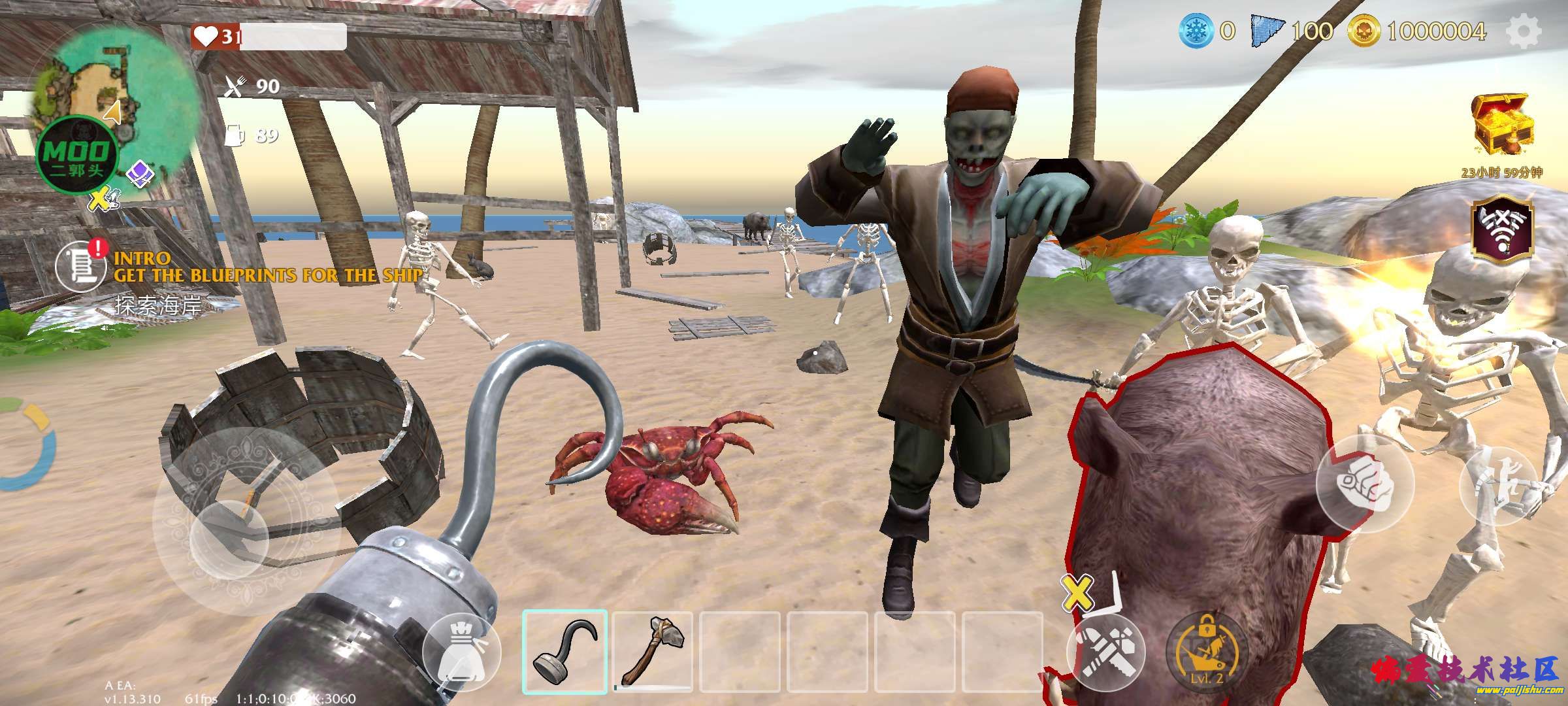Open the settings gear menu
The image size is (1568, 706).
[1523, 31]
